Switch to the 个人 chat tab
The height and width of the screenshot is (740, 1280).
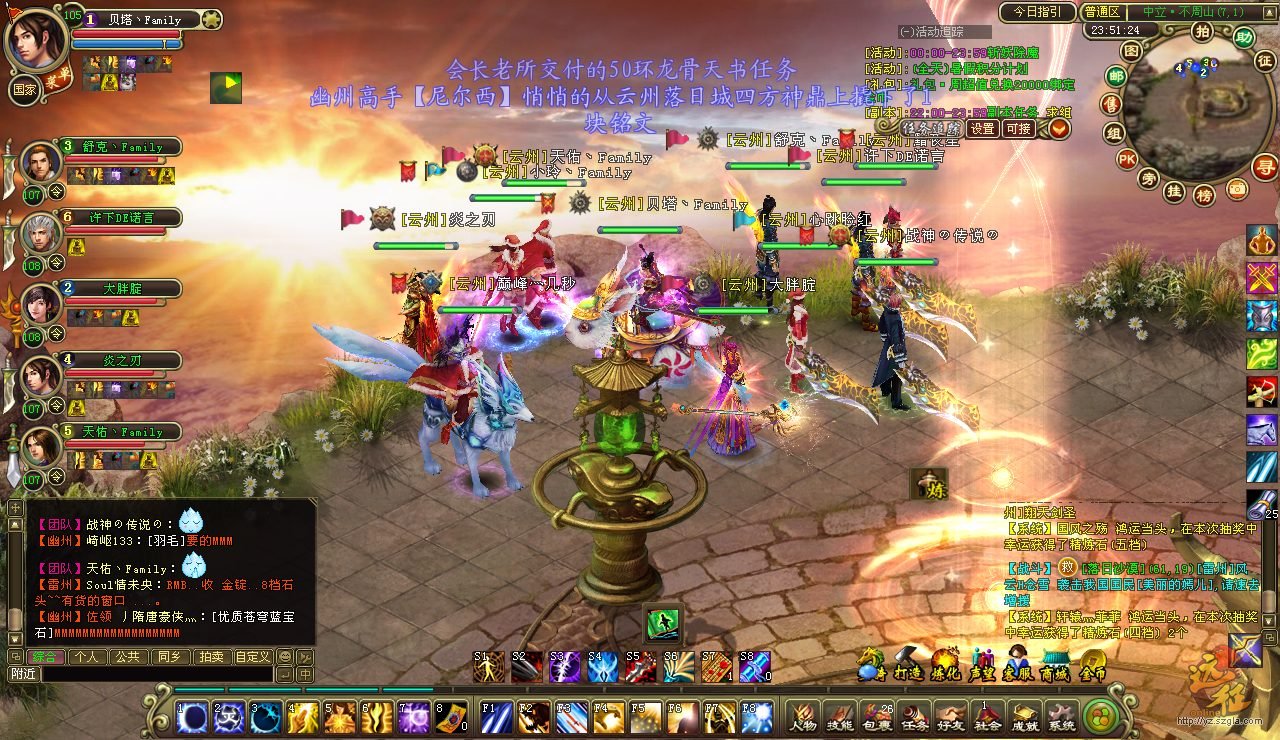(x=87, y=657)
